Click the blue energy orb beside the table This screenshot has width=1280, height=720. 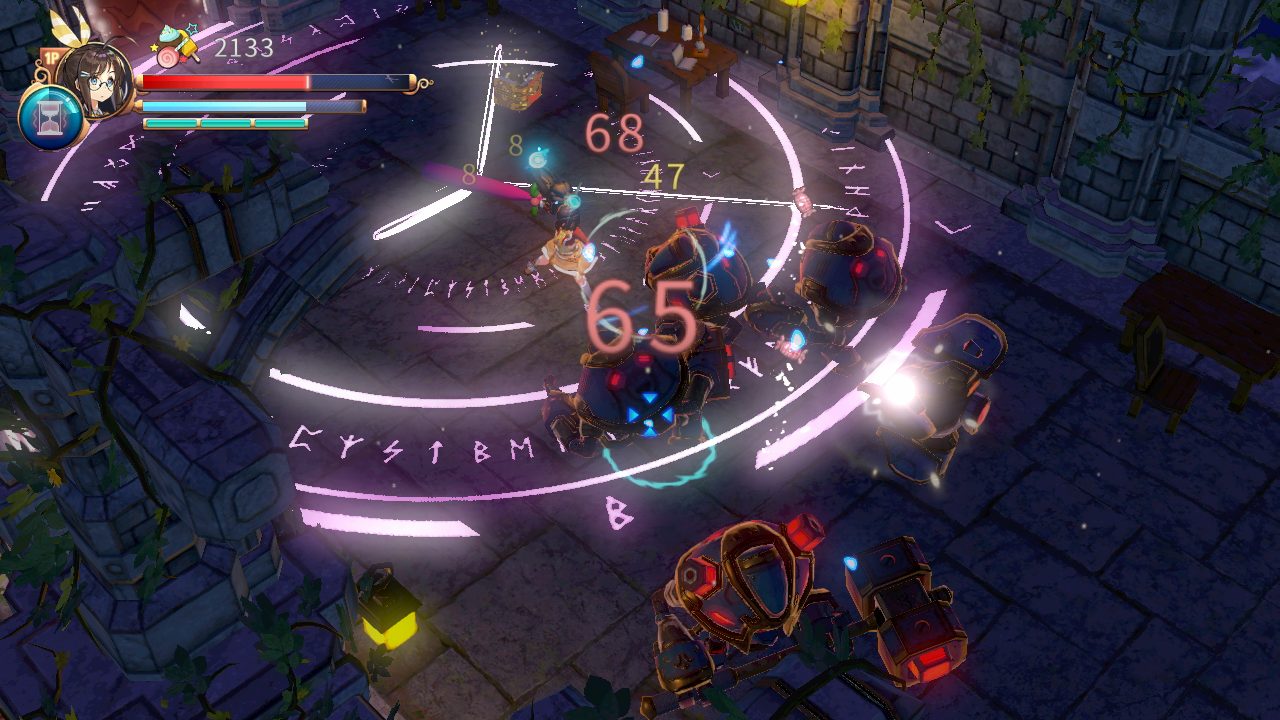click(x=637, y=62)
